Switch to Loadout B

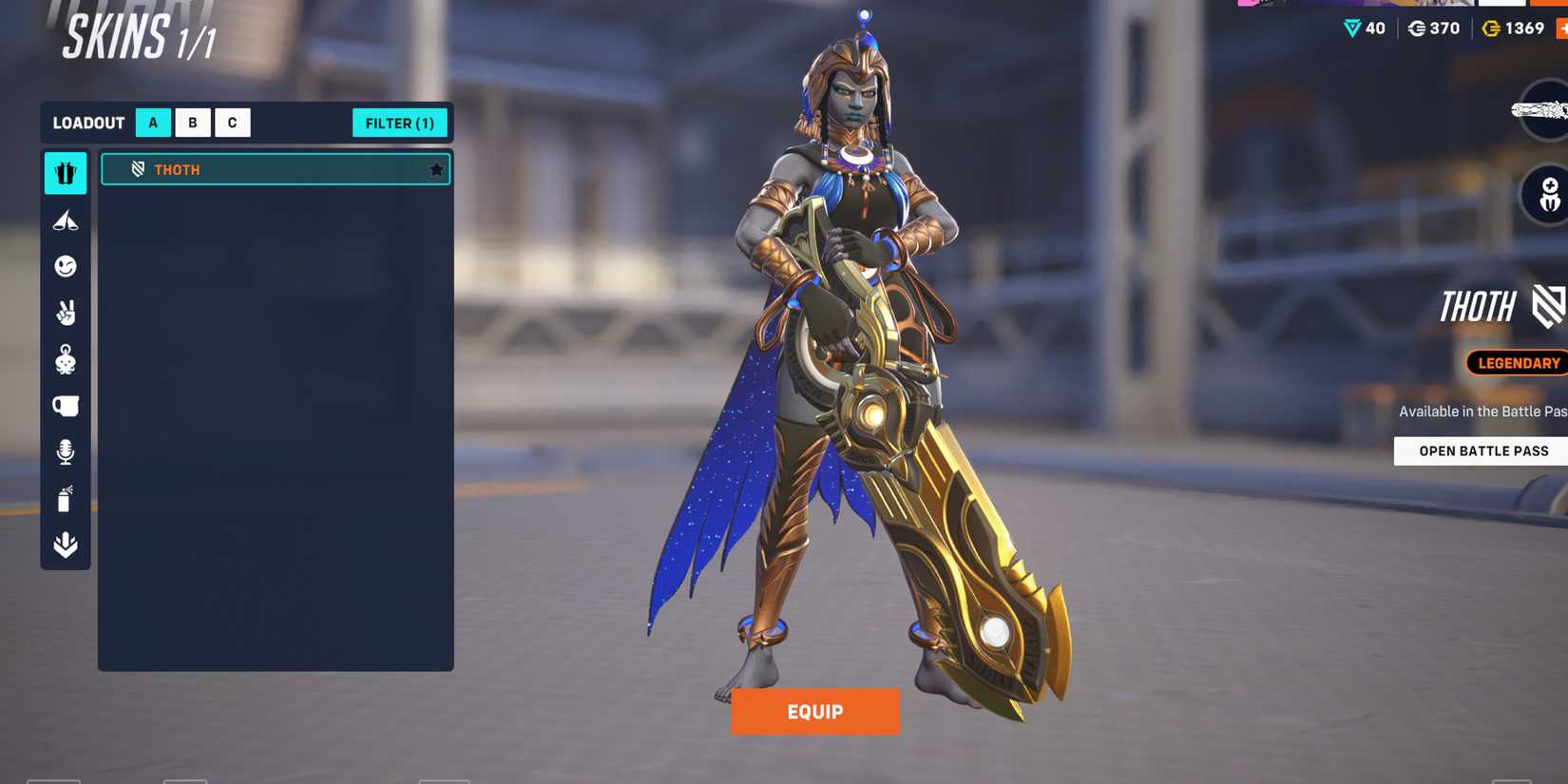pos(192,123)
